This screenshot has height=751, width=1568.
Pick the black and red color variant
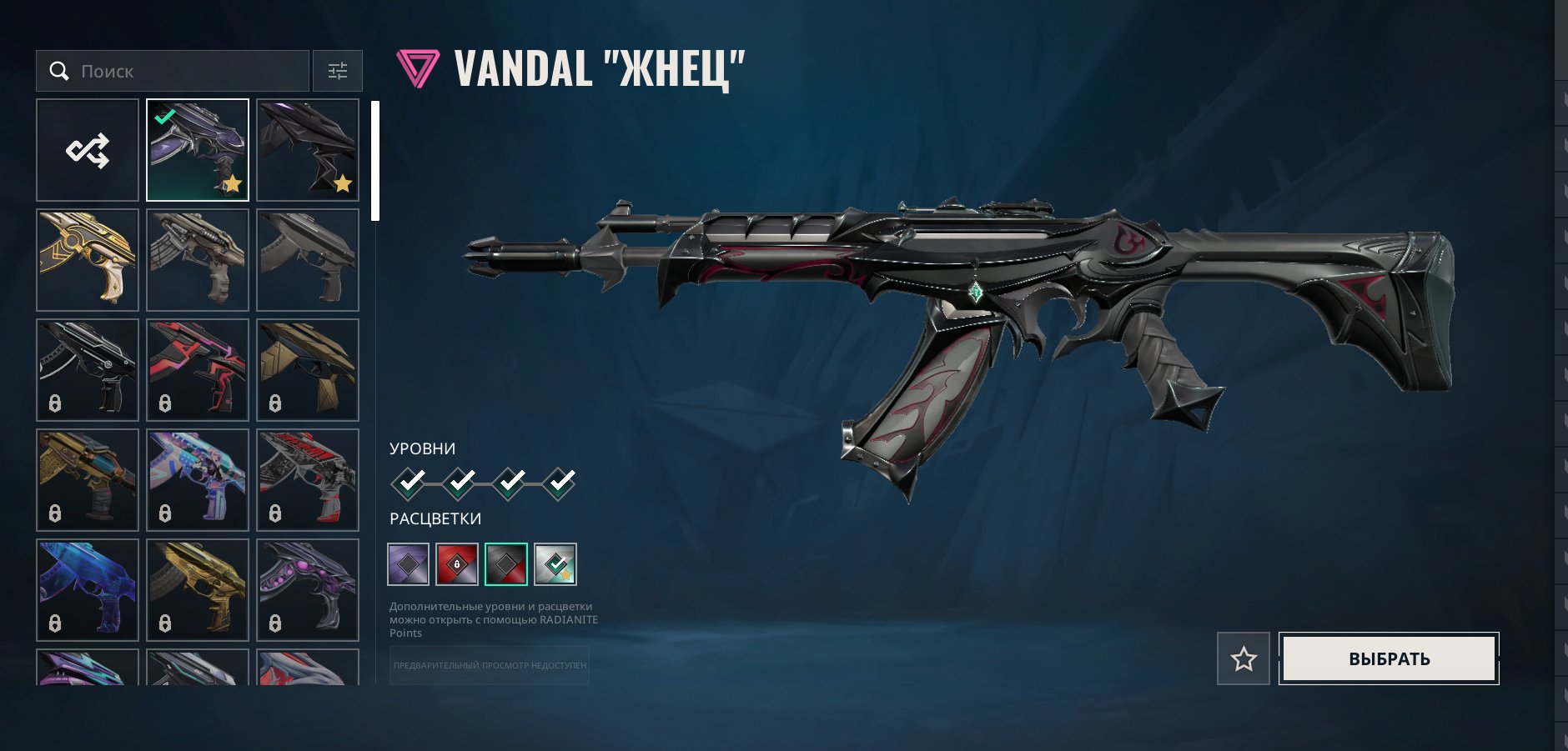pos(506,564)
